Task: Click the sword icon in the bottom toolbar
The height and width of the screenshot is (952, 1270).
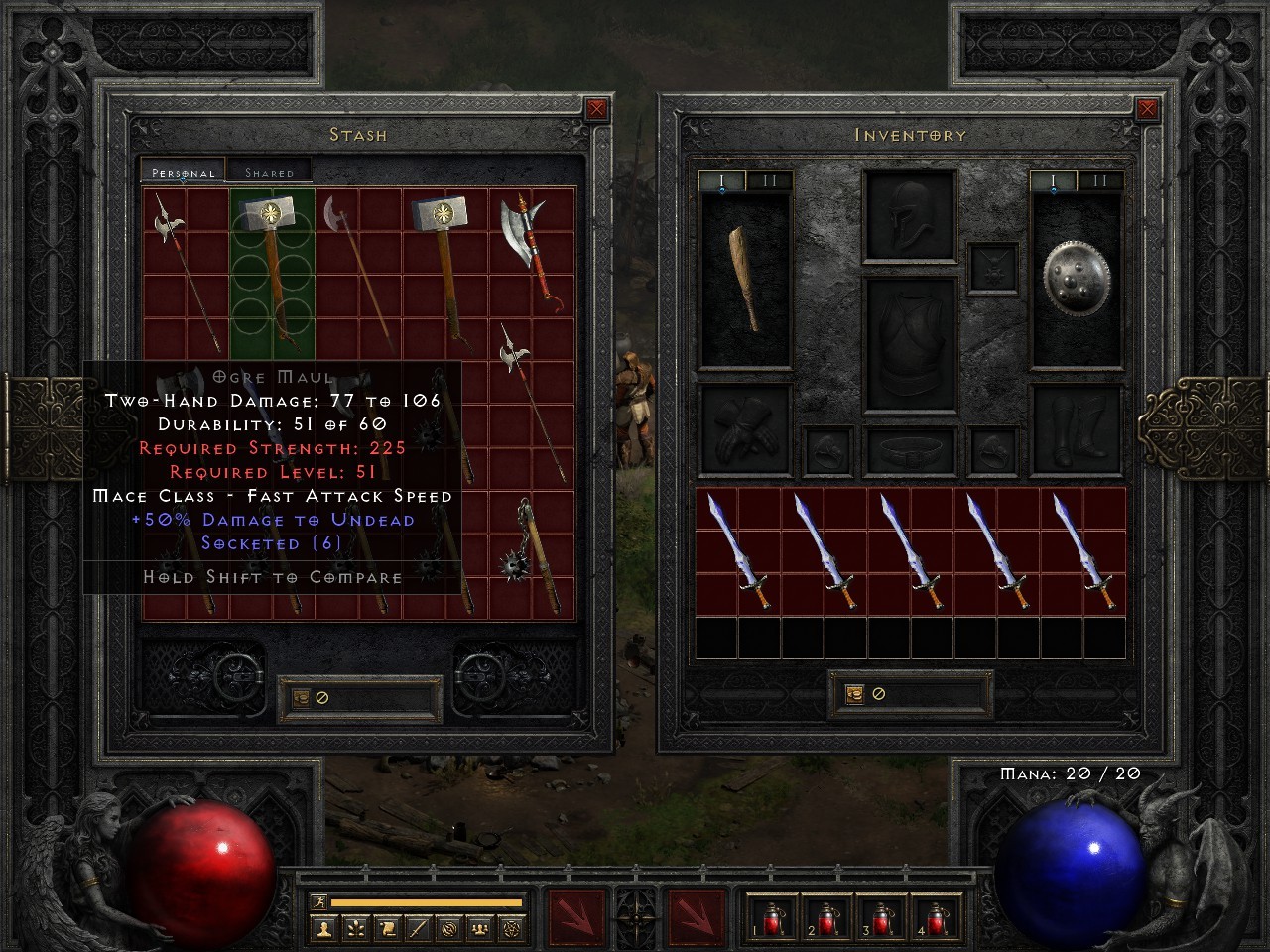Action: tap(418, 928)
